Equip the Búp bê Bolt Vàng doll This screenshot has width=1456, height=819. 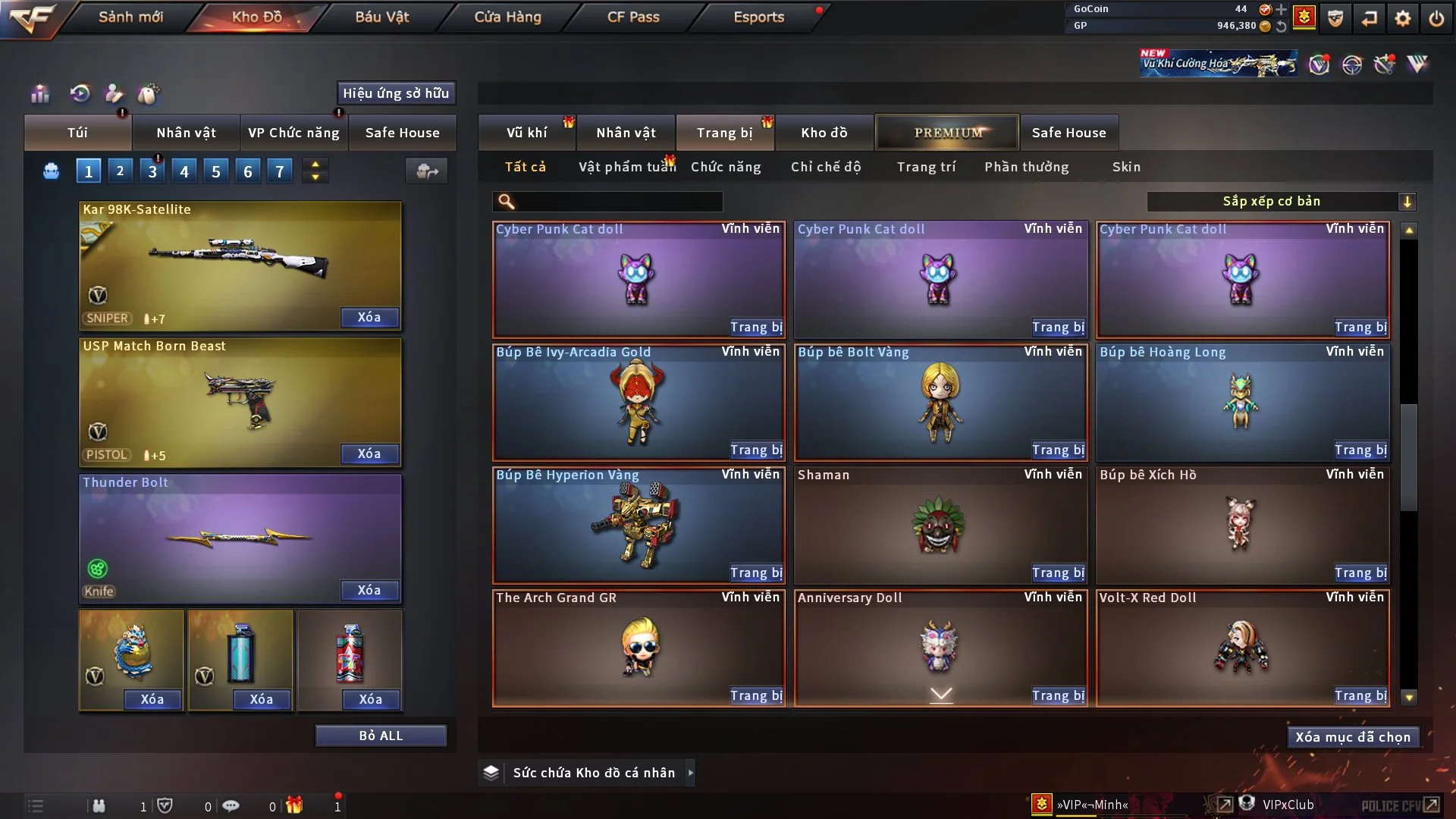click(1058, 450)
